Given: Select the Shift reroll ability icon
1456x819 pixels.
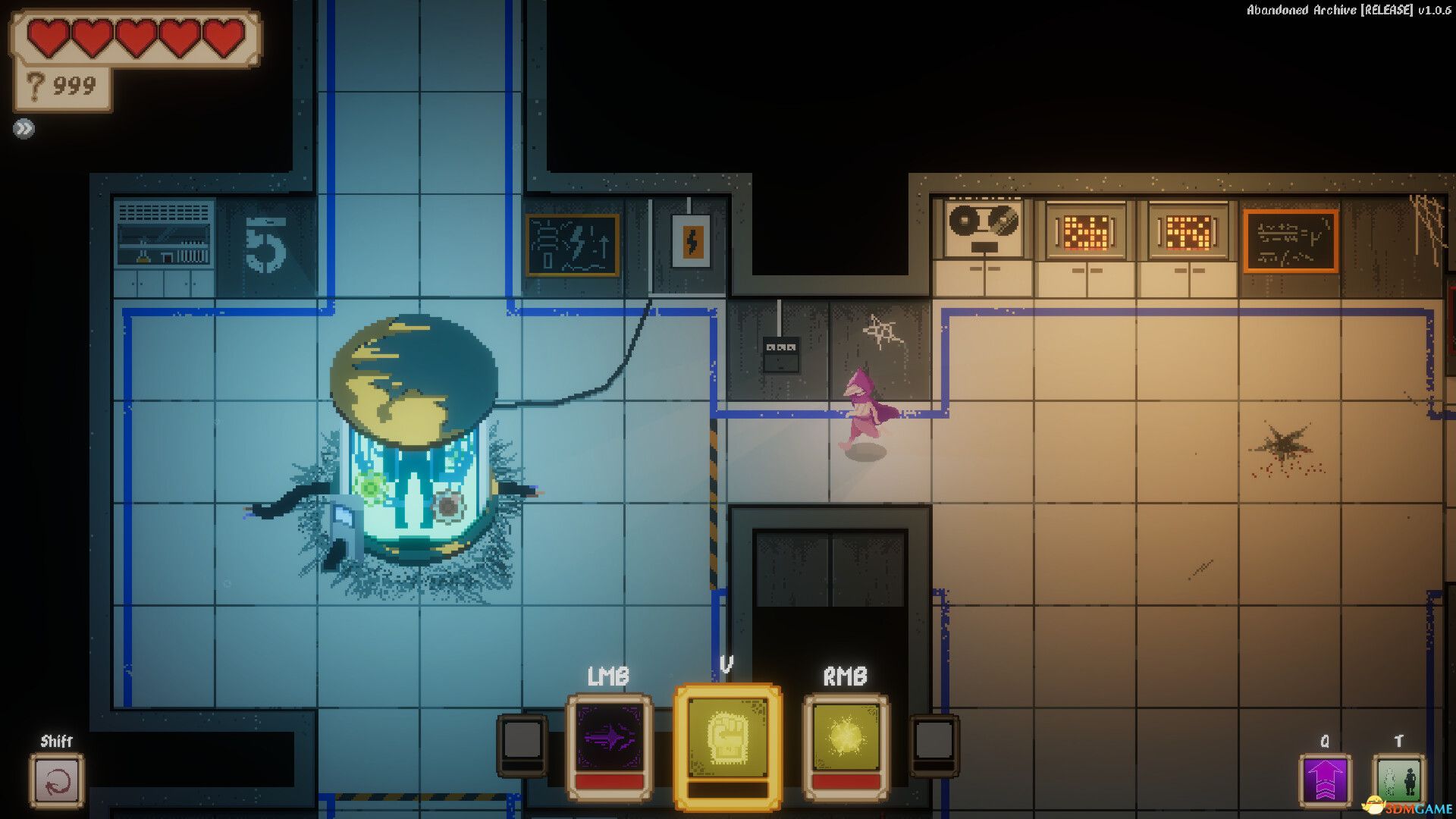Looking at the screenshot, I should [58, 781].
